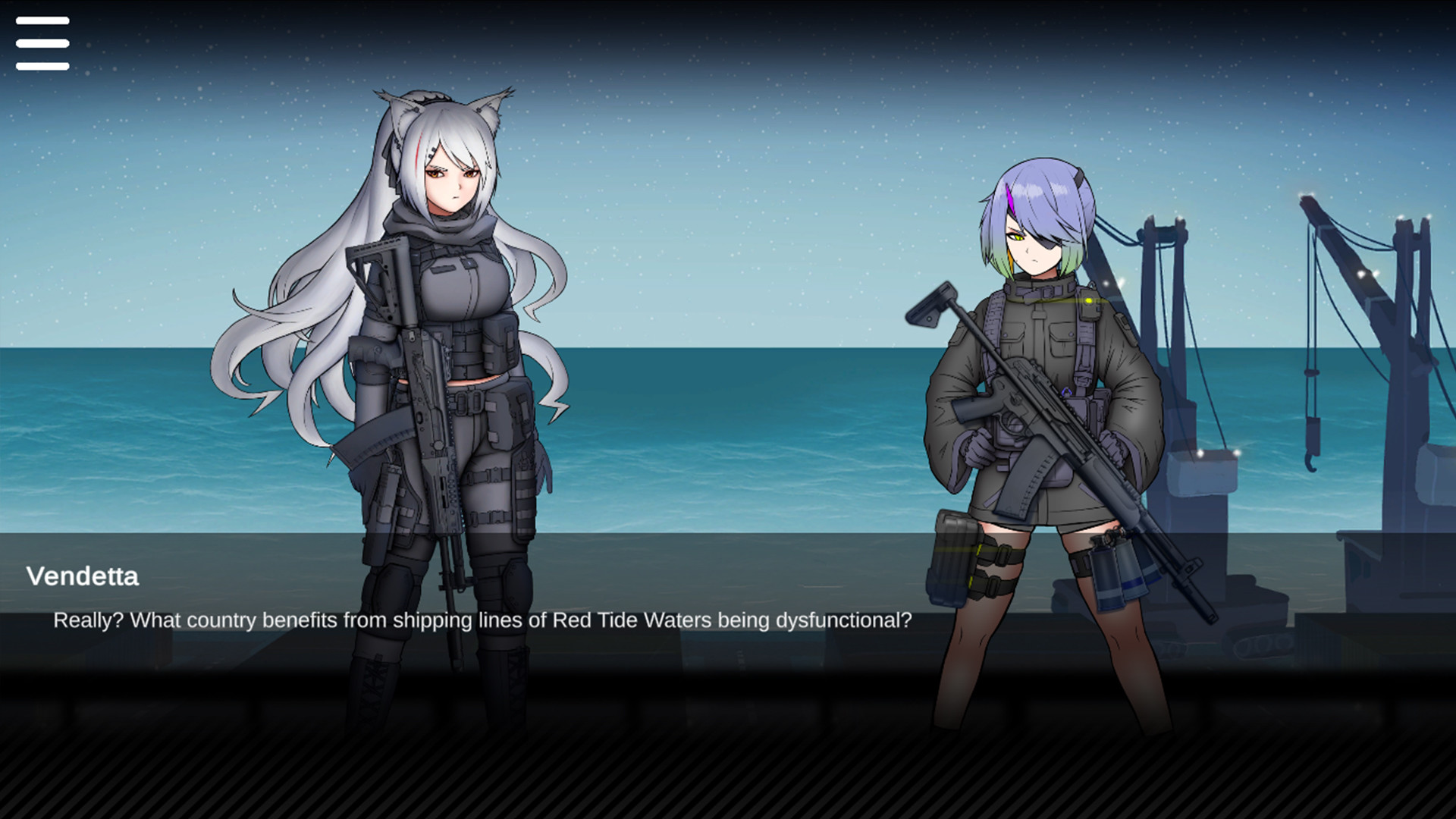
Task: Click the three-line navigation icon
Action: (x=42, y=43)
